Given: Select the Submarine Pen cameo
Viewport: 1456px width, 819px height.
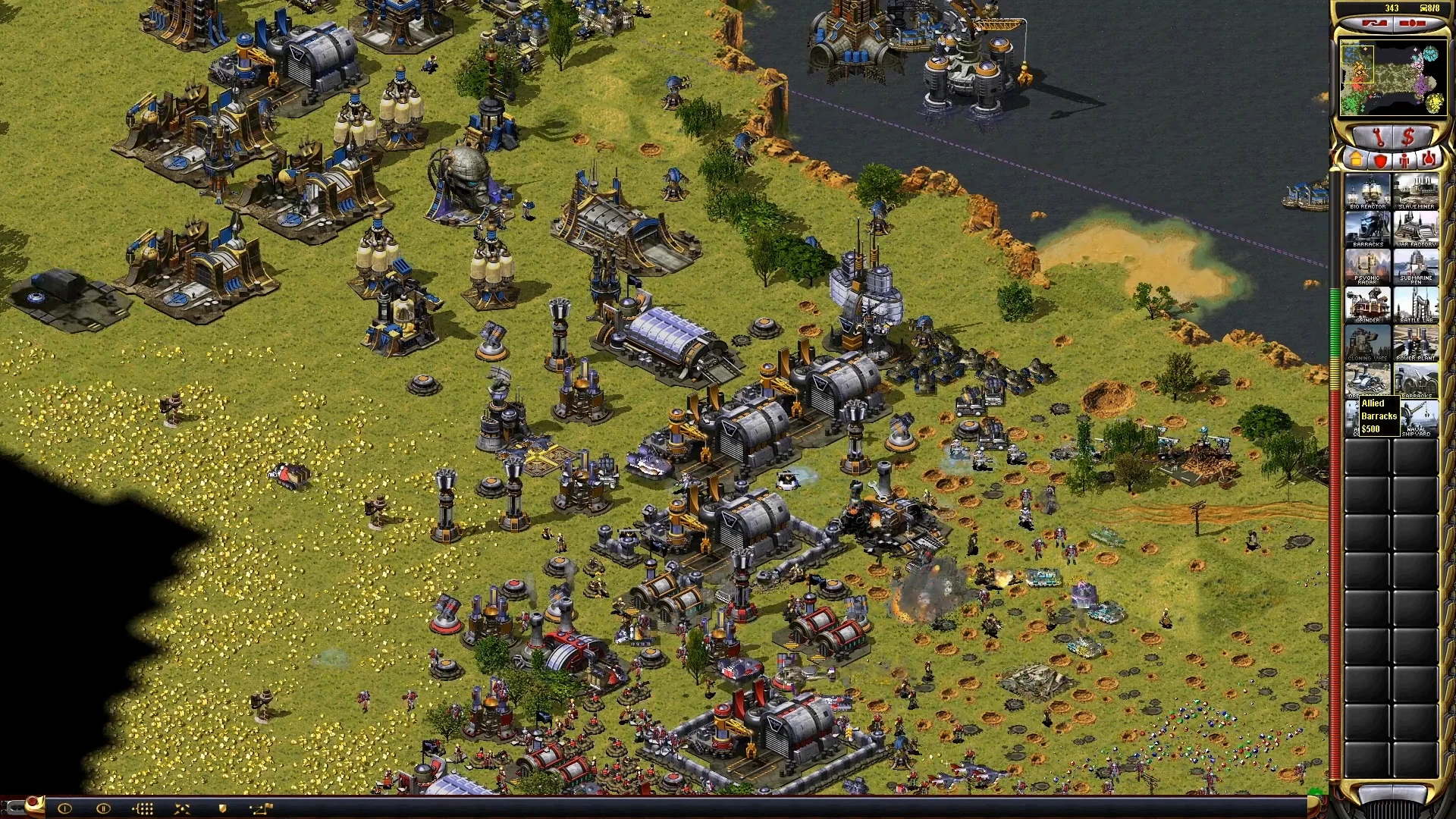Looking at the screenshot, I should [1416, 268].
